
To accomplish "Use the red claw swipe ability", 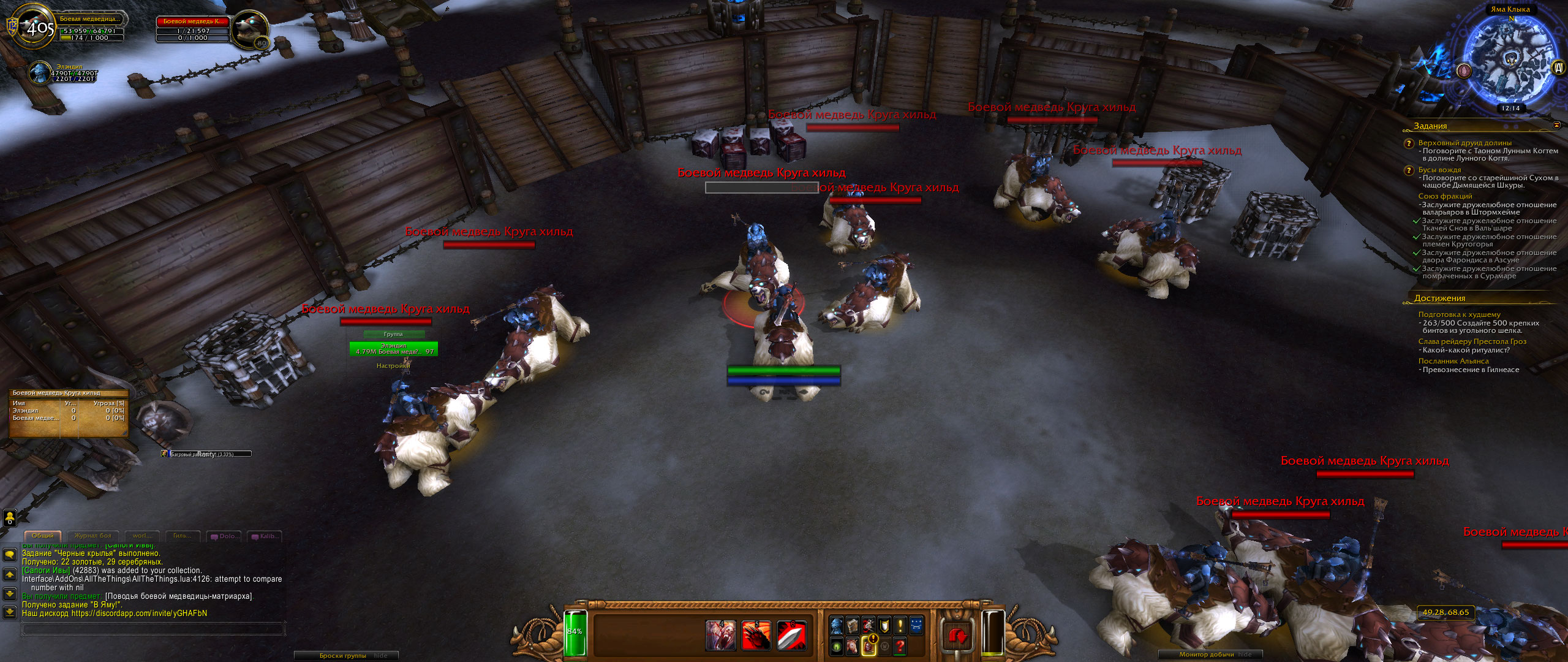I will [x=756, y=635].
